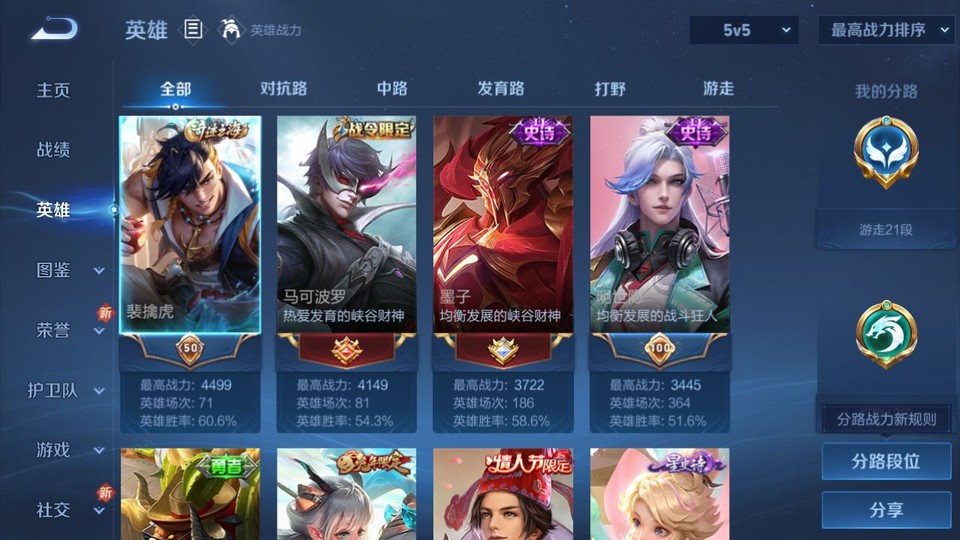Show 发育路 lane heroes
This screenshot has width=960, height=540.
[x=501, y=89]
